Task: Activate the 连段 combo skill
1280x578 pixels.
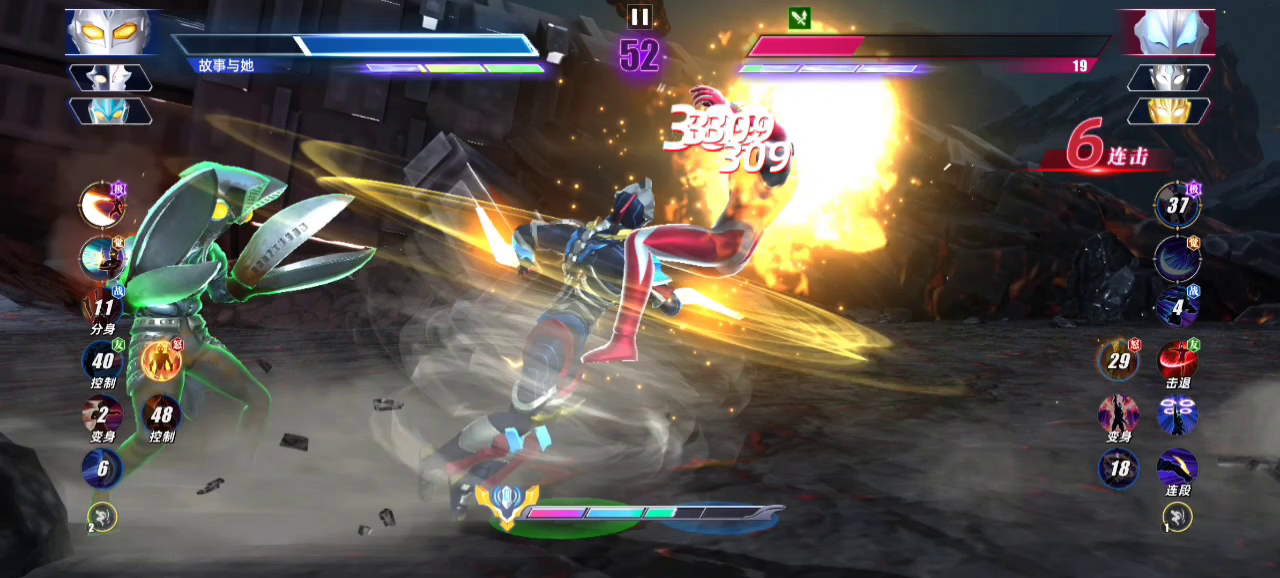Action: [1177, 468]
